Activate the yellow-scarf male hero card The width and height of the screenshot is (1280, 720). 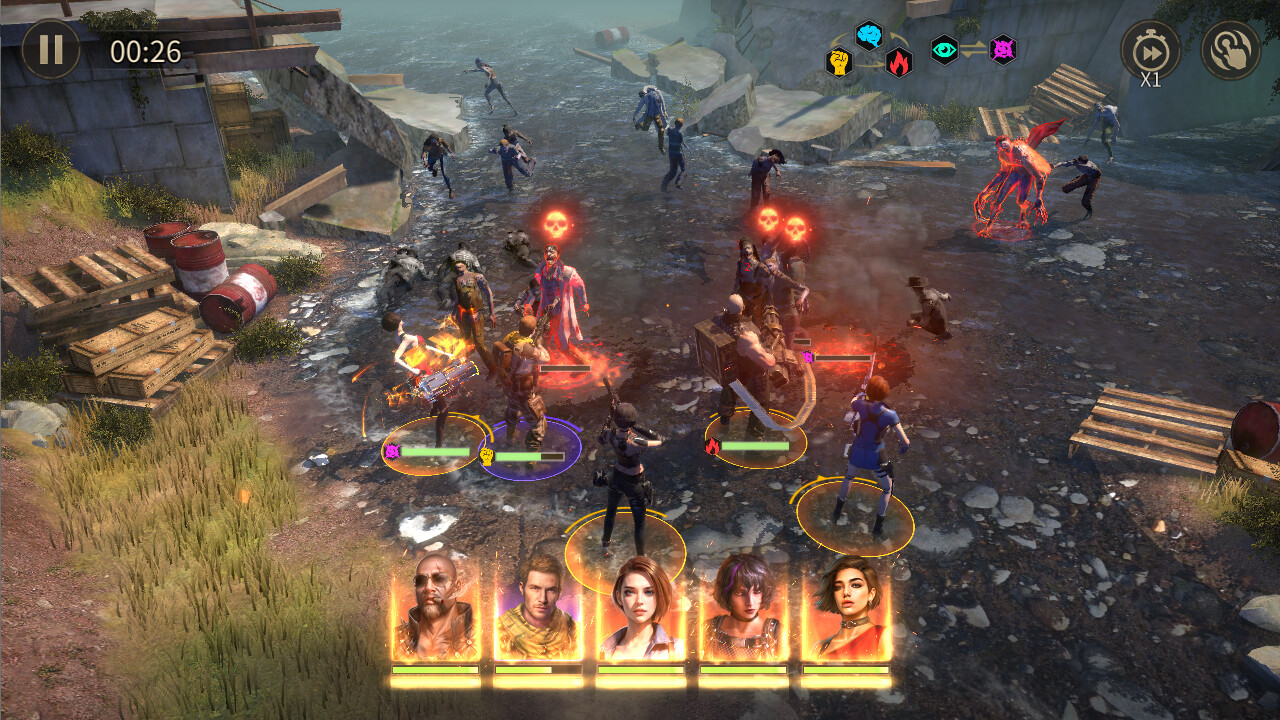click(x=539, y=607)
